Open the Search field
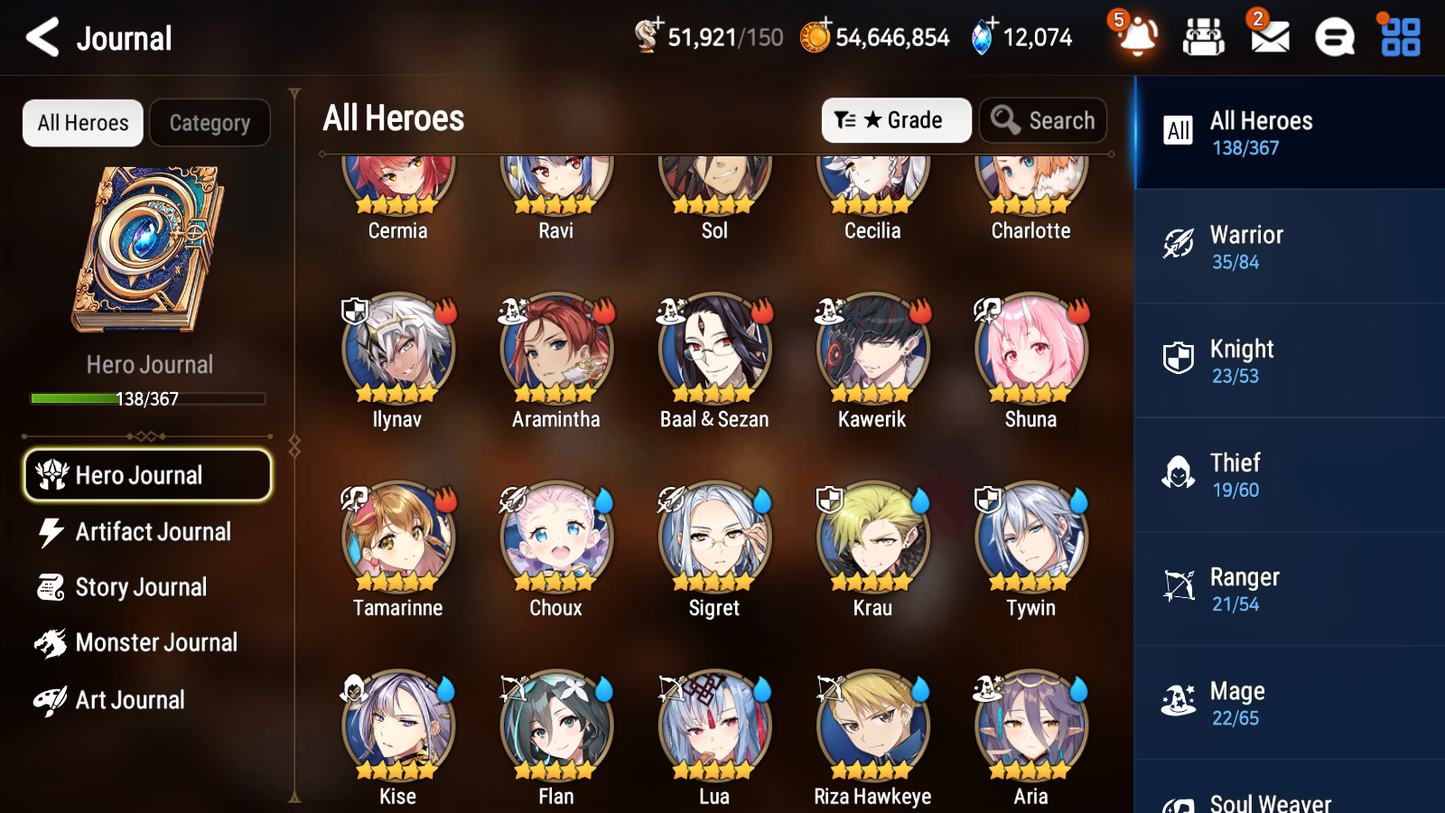The image size is (1445, 813). pyautogui.click(x=1043, y=120)
